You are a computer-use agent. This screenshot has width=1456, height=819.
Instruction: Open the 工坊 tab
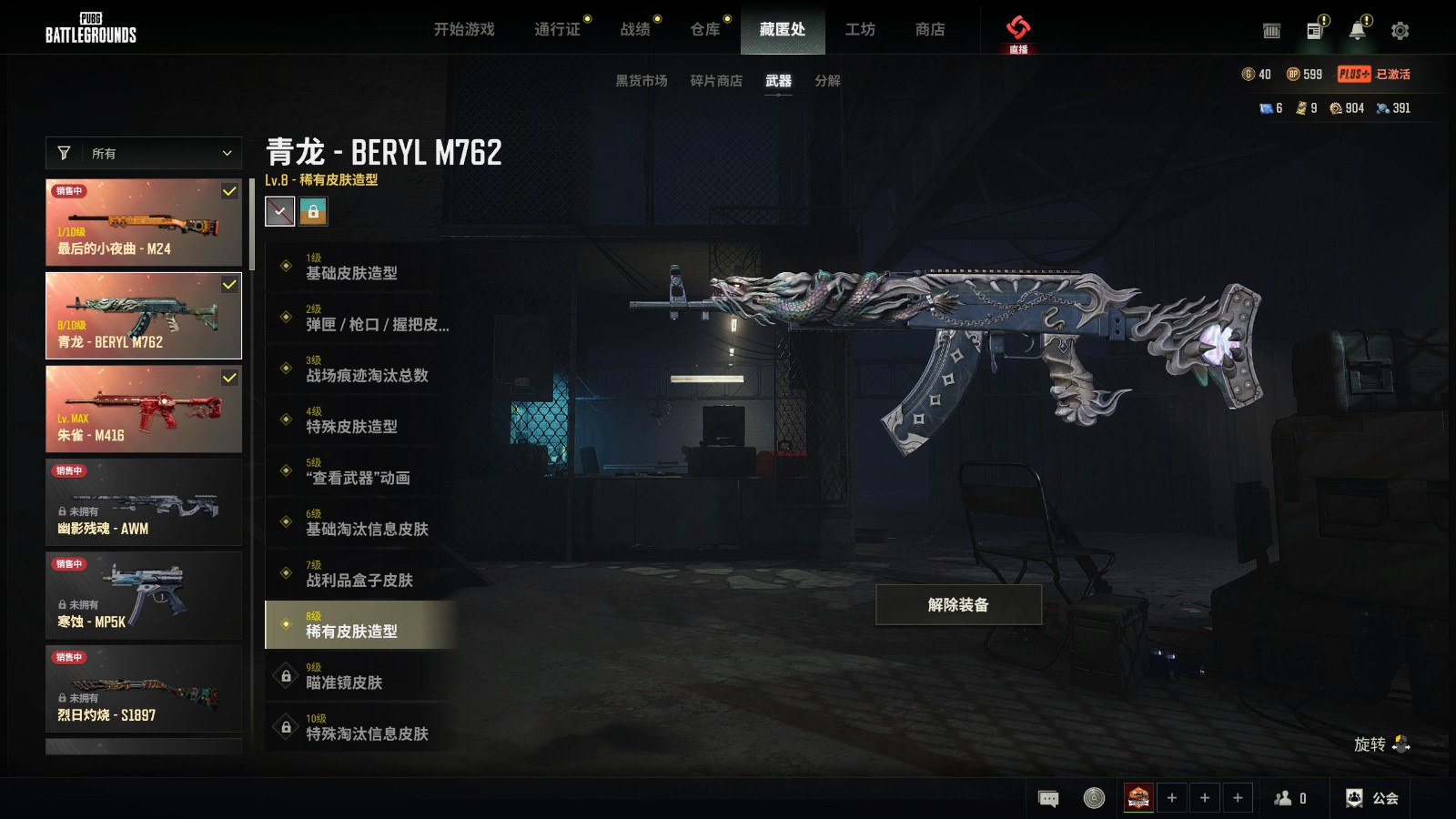860,29
